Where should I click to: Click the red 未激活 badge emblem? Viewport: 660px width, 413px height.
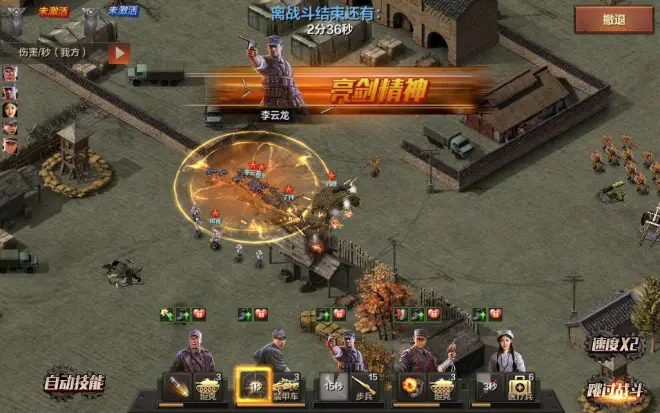coord(22,18)
